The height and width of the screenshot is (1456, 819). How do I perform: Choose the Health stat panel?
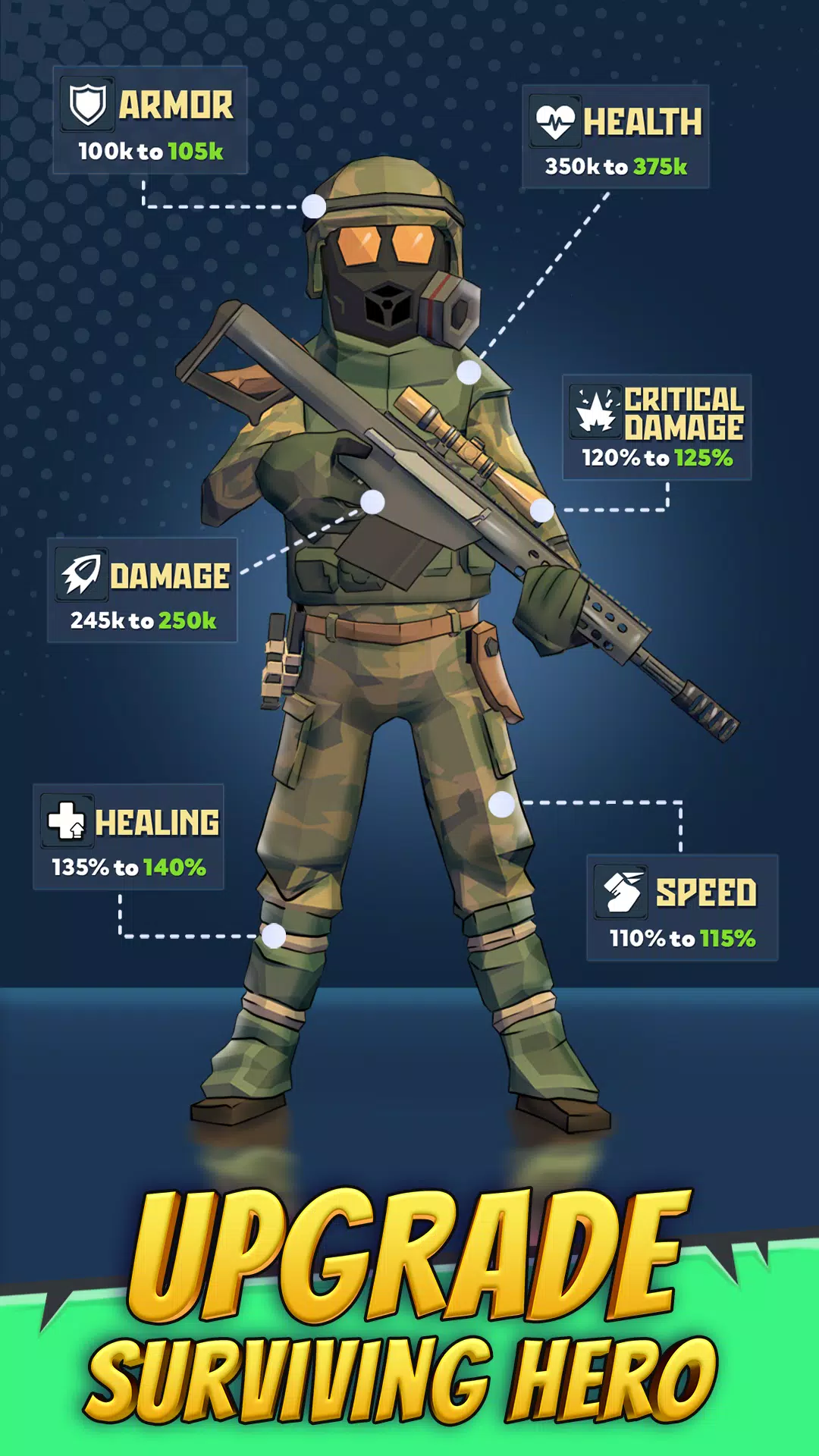[x=616, y=137]
